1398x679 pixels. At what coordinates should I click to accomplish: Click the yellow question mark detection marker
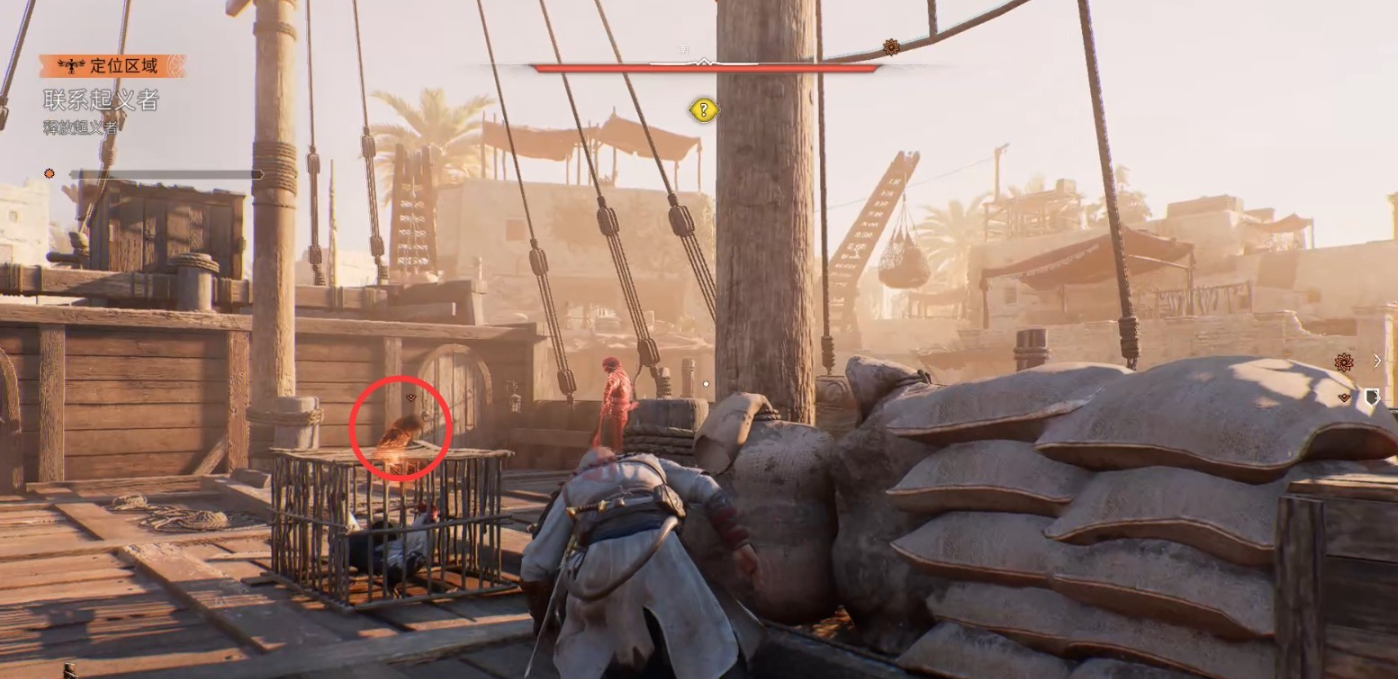point(703,110)
